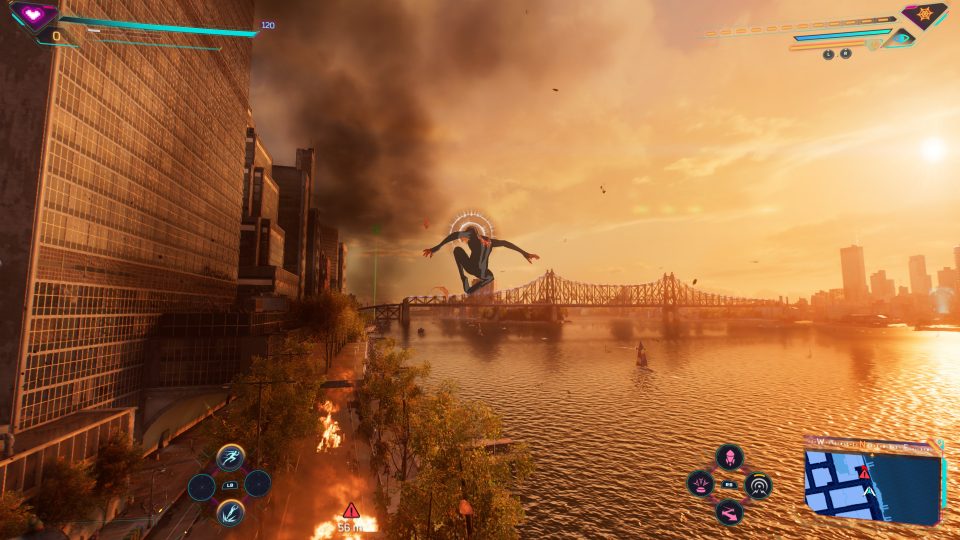The height and width of the screenshot is (540, 960).
Task: Click the blue gadget icon under web emblem
Action: click(901, 38)
